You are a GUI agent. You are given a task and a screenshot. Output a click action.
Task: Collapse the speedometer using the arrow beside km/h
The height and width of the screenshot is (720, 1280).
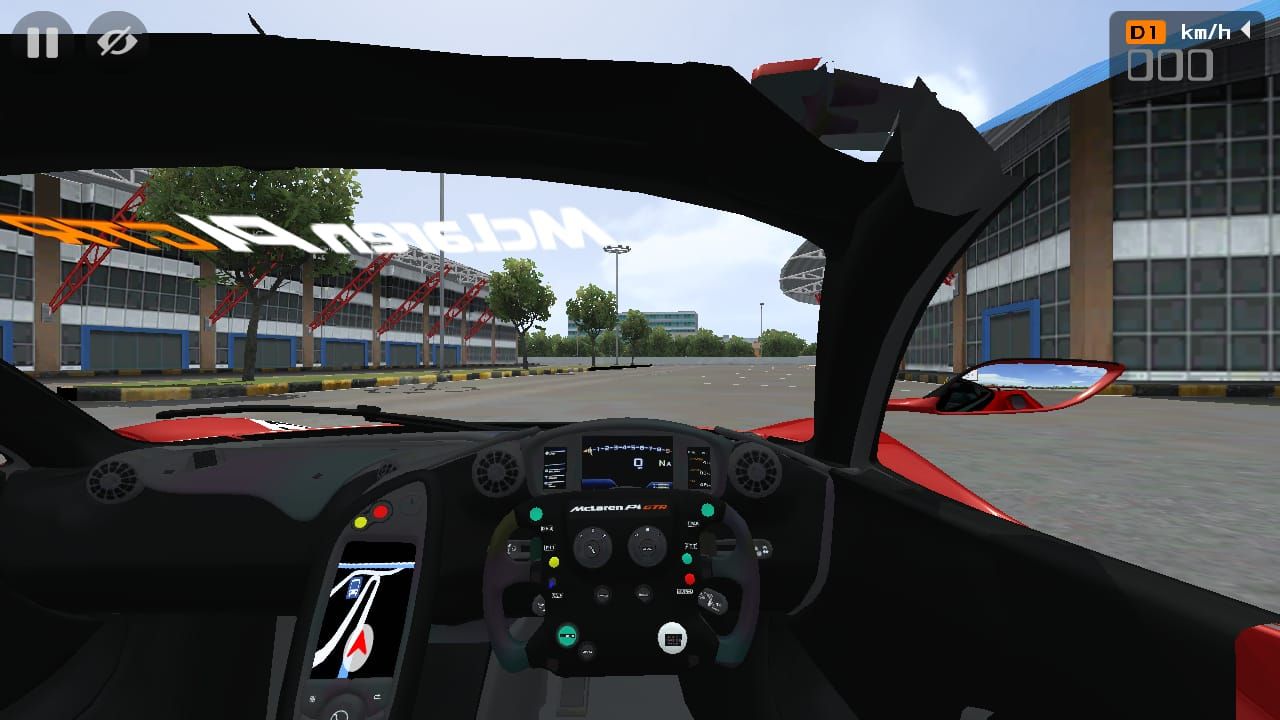click(1245, 29)
